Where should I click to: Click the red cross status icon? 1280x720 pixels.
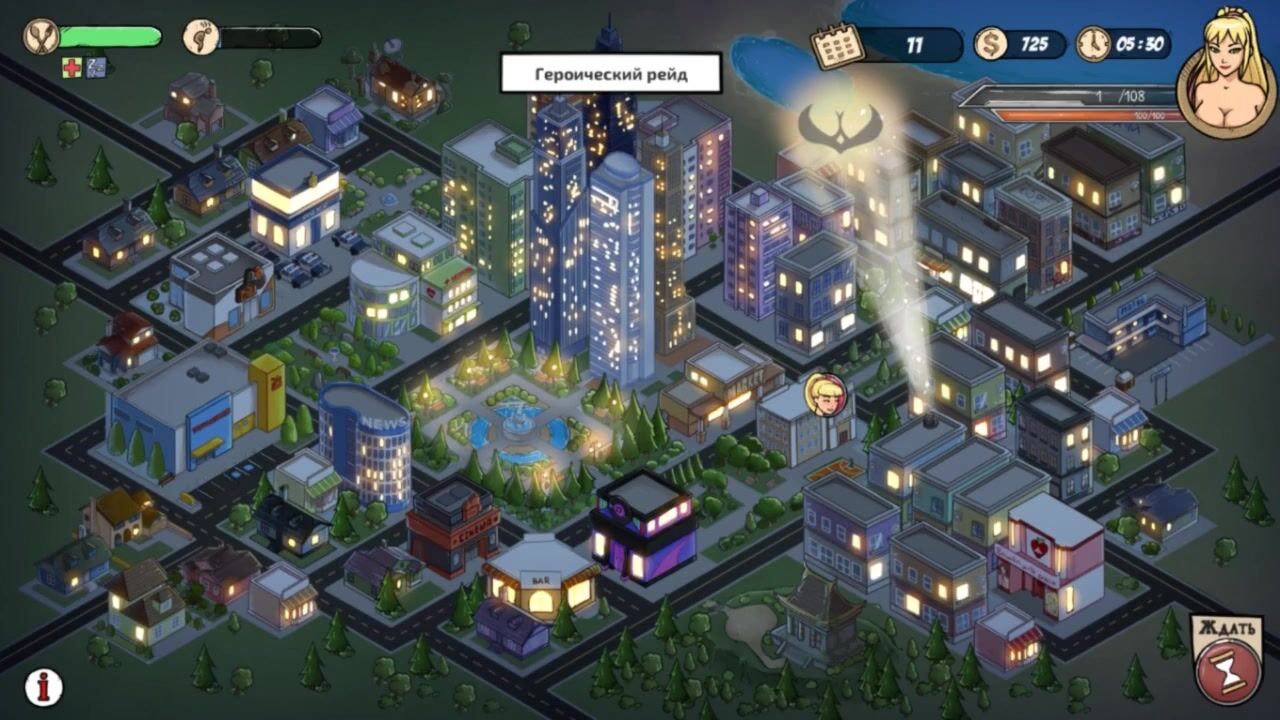[x=72, y=67]
